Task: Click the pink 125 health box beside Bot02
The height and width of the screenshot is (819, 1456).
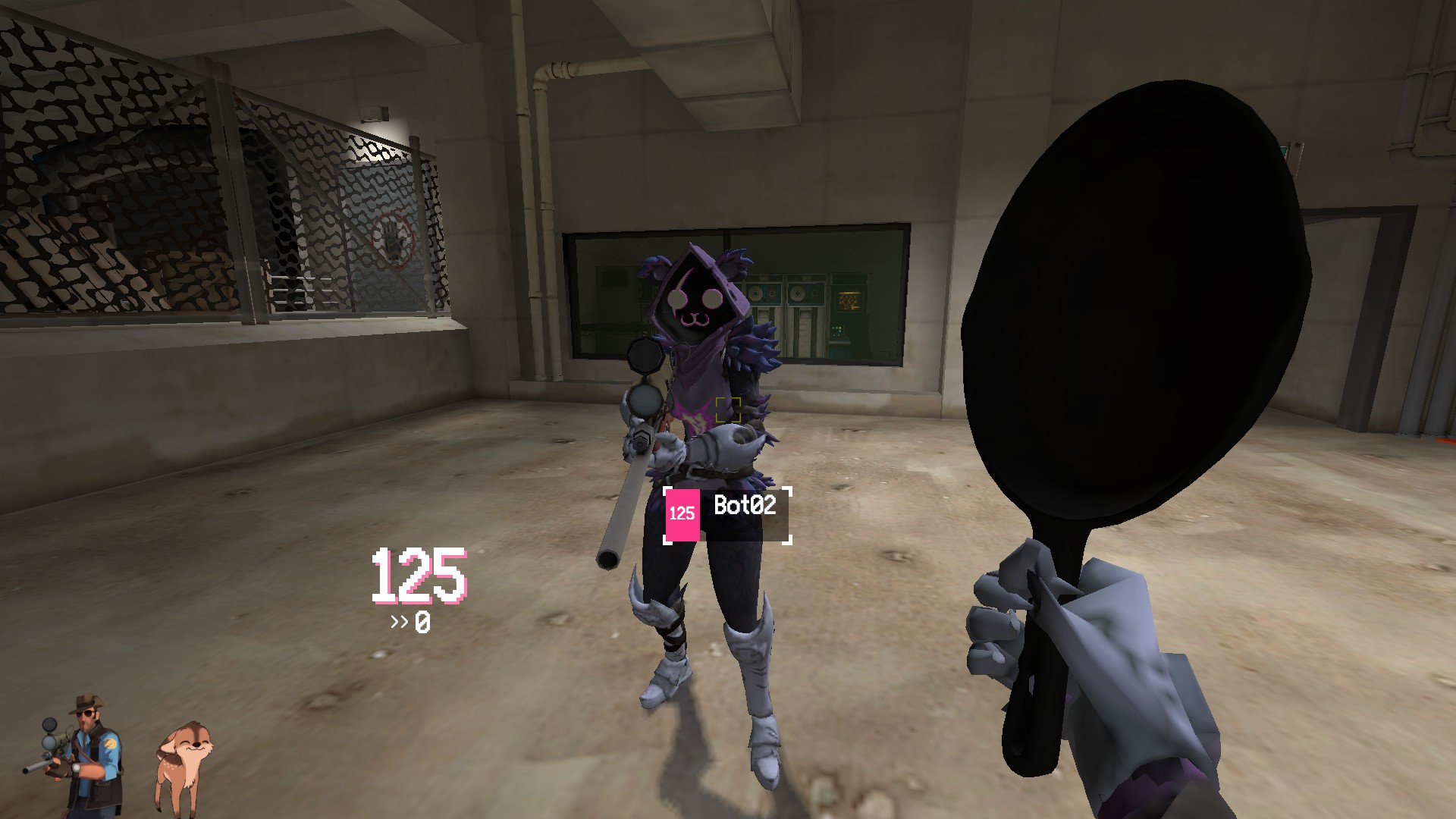Action: 682,513
